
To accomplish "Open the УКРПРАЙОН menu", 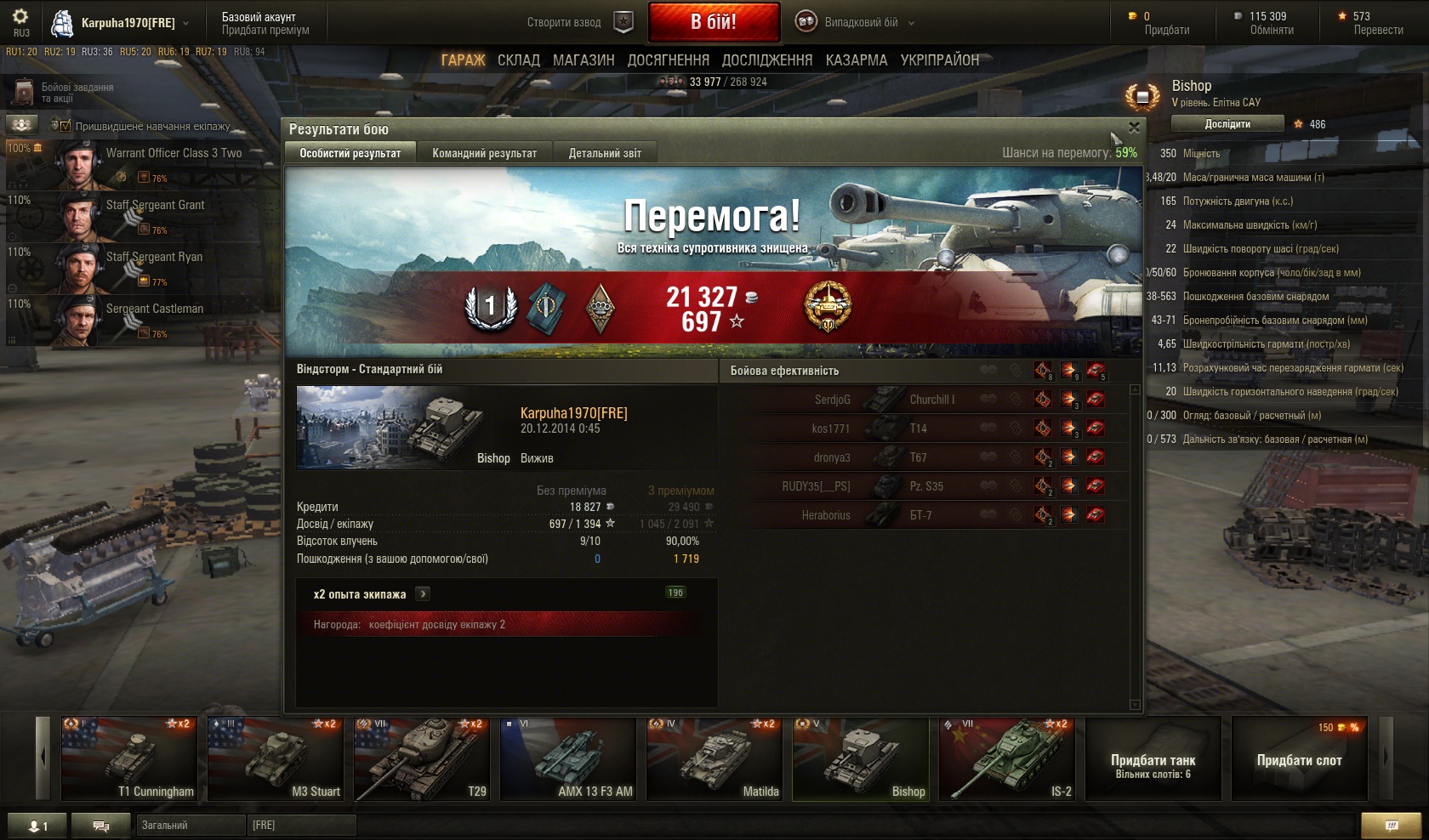I will [x=939, y=60].
